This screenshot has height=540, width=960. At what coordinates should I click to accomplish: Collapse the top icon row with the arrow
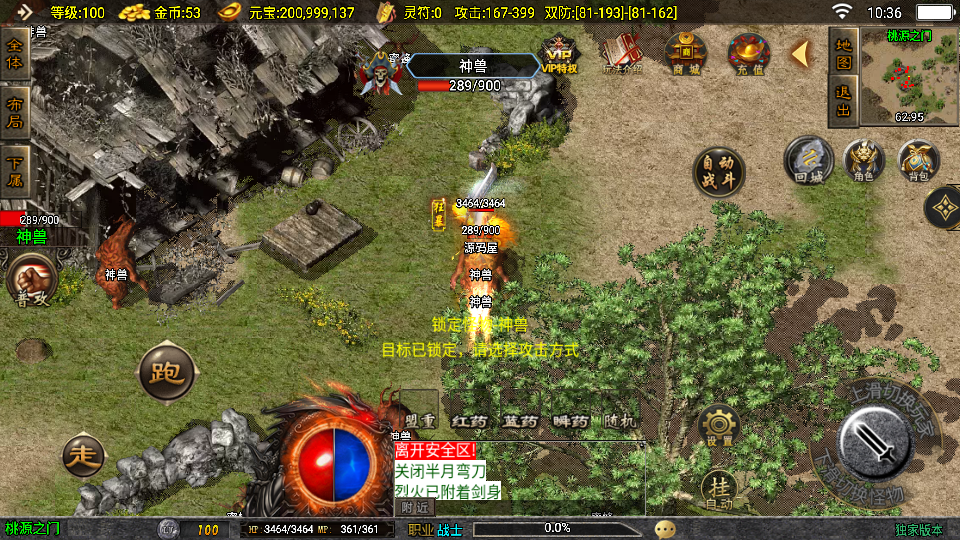[800, 53]
